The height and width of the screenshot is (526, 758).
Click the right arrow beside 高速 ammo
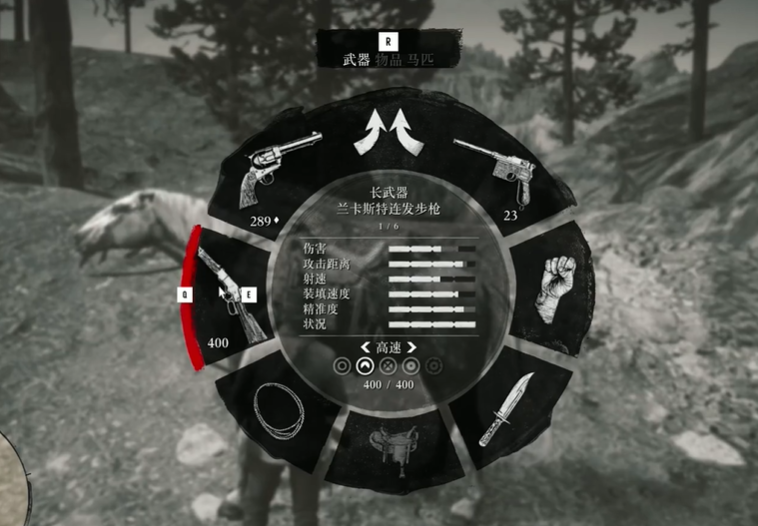411,348
